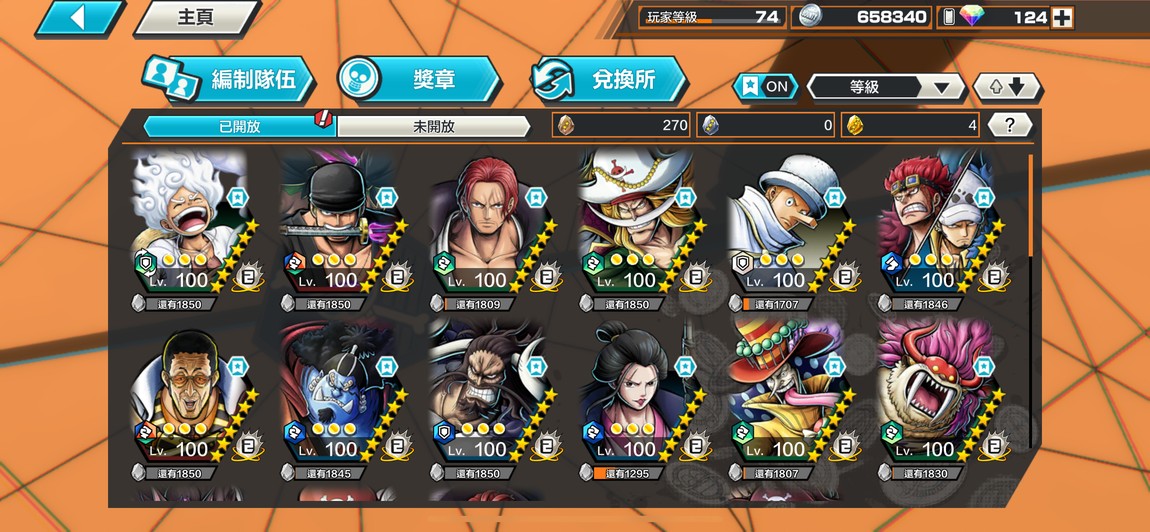
Task: Return to 主頁 home screen
Action: (195, 18)
